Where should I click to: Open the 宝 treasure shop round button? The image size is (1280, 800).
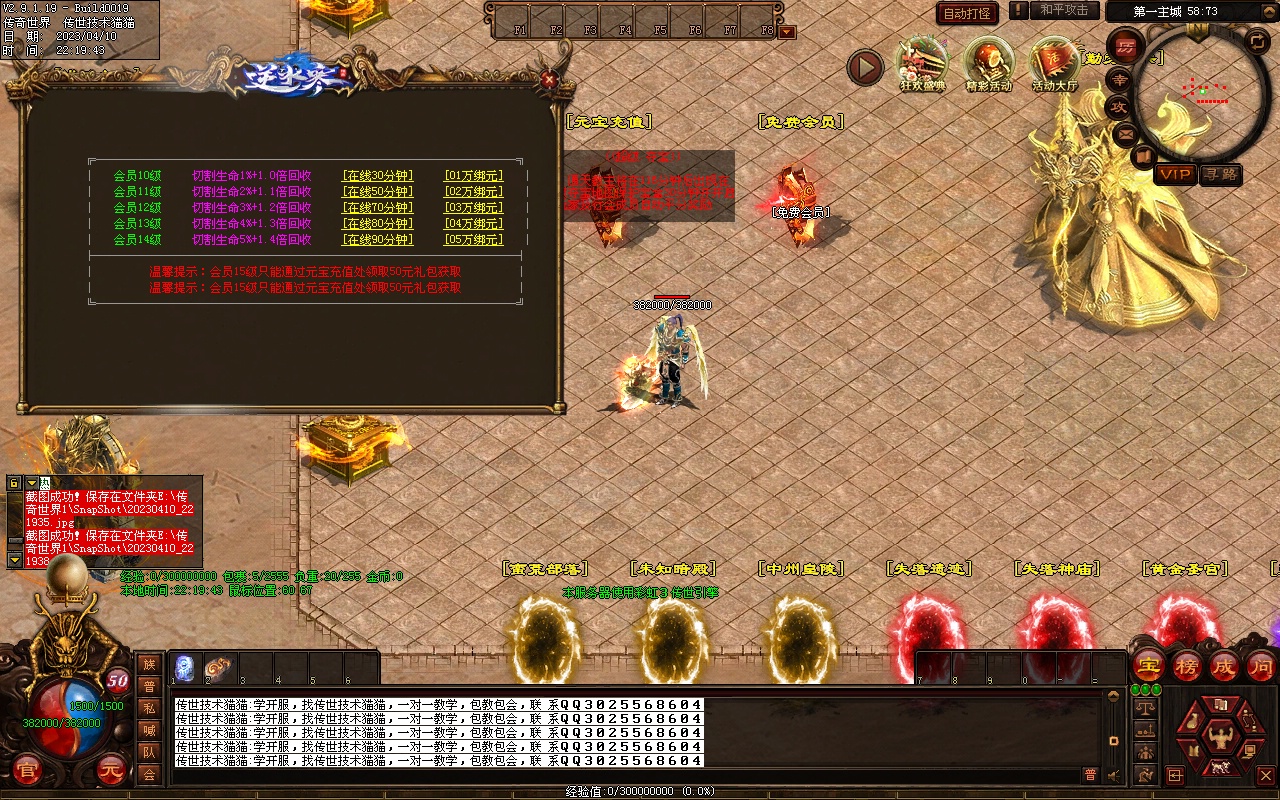point(1148,666)
